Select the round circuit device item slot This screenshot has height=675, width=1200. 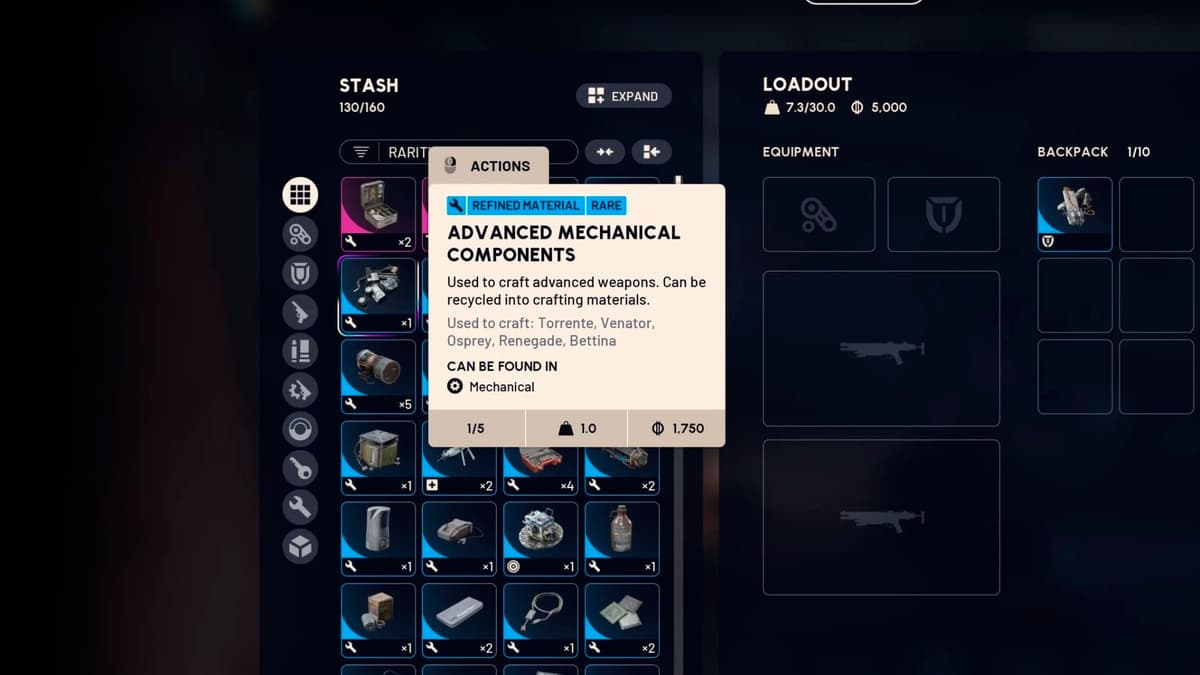pyautogui.click(x=540, y=538)
